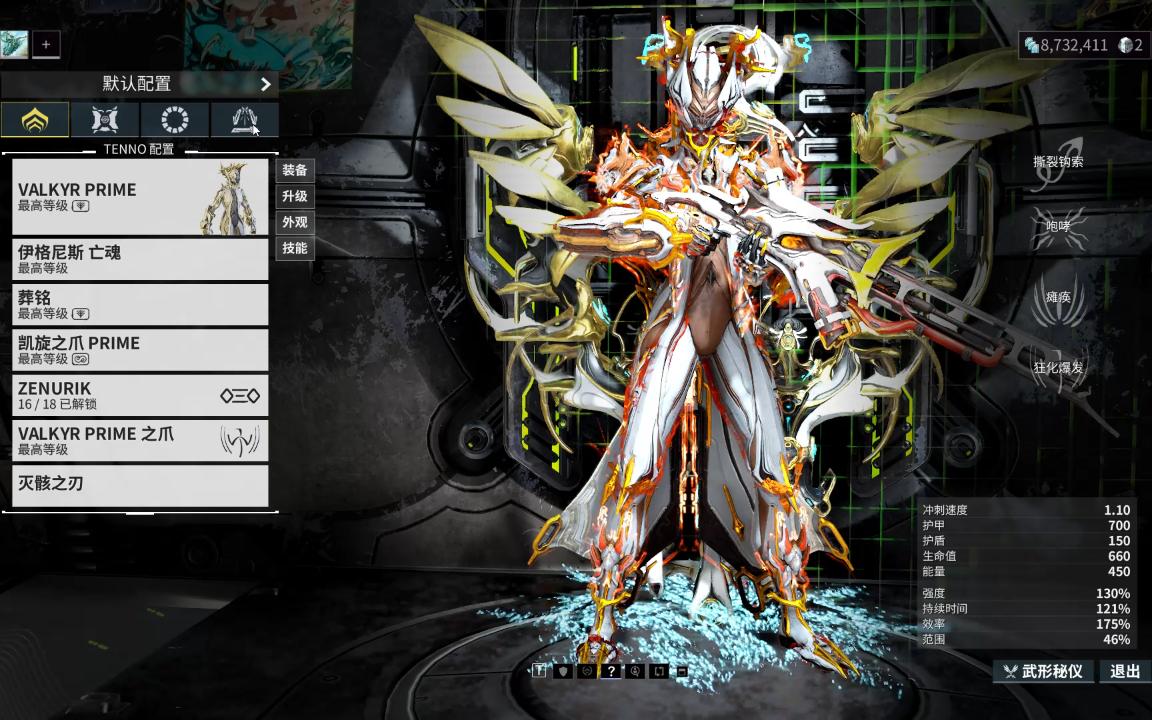Open the 升级 (Upgrade) button
Screen dimensions: 1152x720
tap(295, 197)
